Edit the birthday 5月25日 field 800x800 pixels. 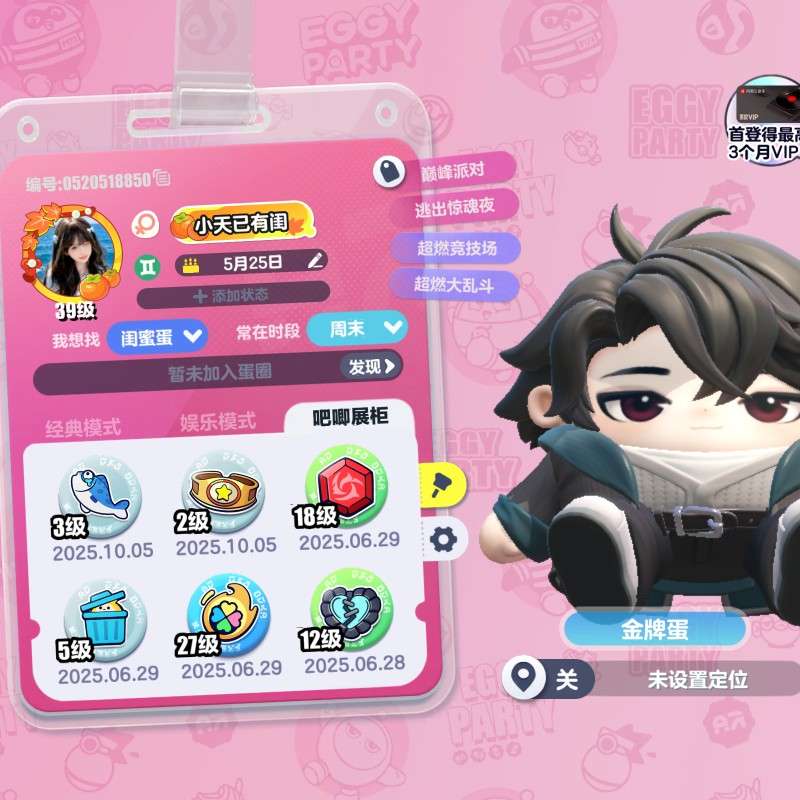(316, 262)
